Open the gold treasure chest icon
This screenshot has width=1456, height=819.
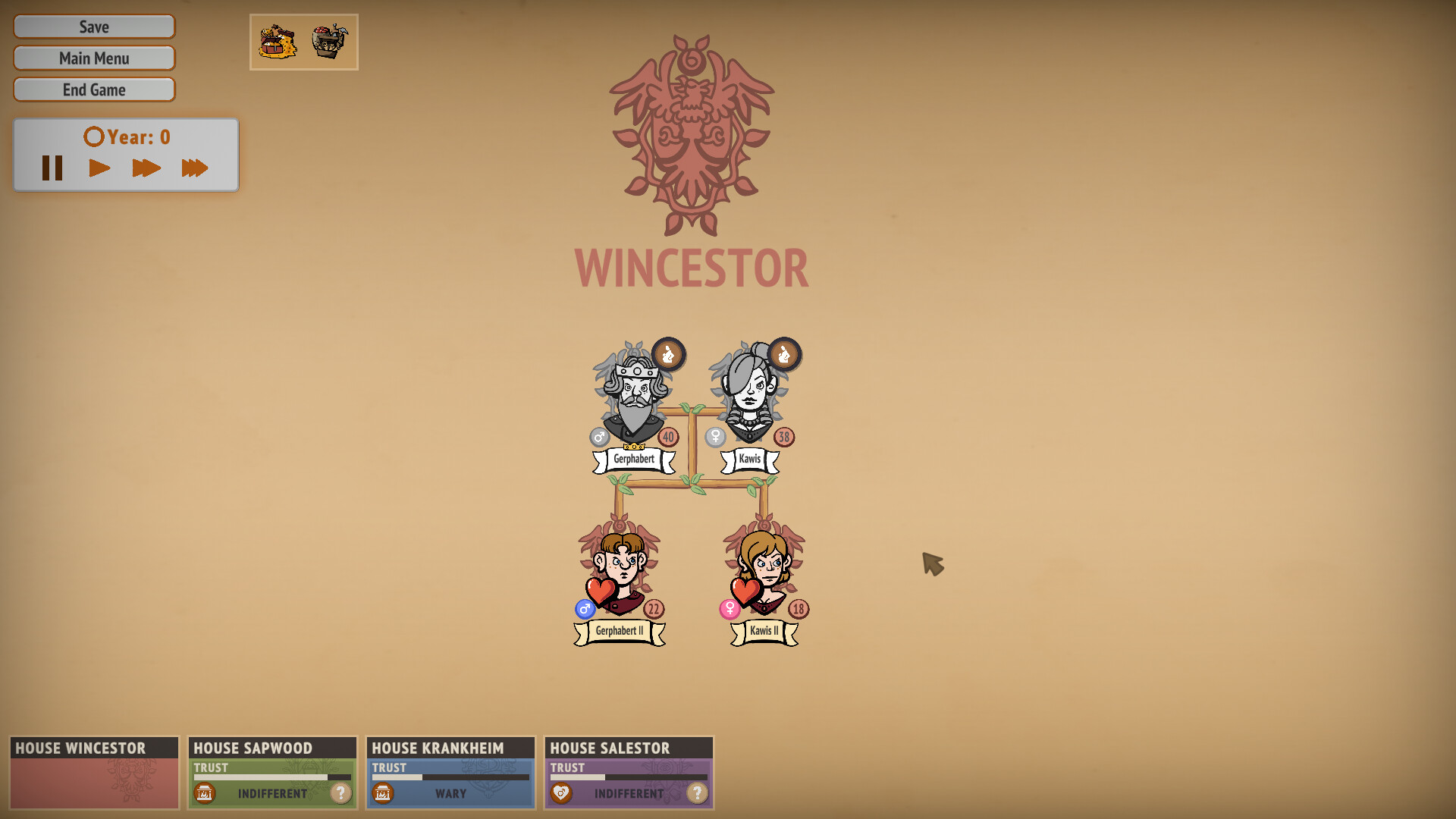point(278,42)
